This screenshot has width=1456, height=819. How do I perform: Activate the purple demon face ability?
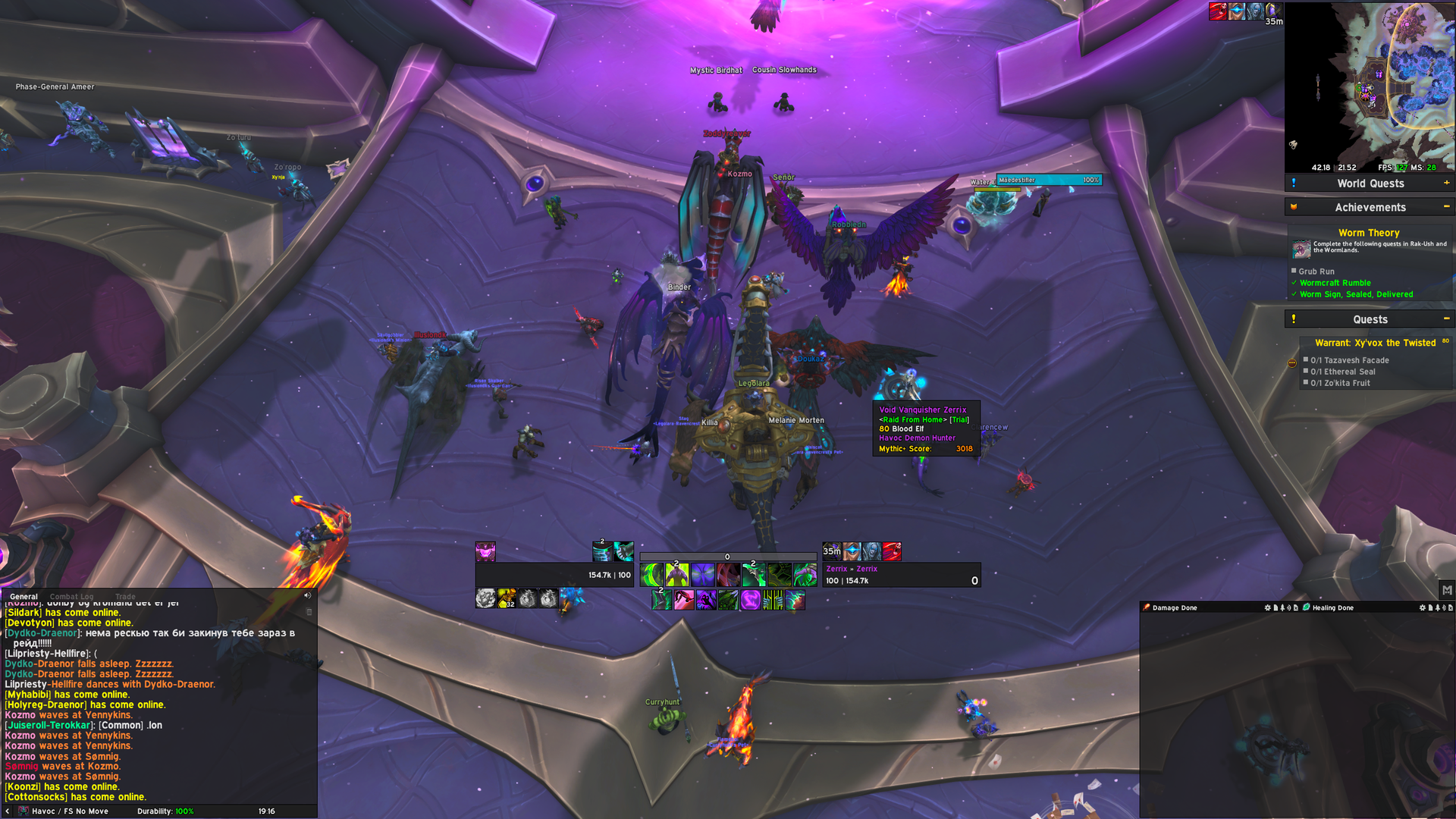tap(703, 575)
